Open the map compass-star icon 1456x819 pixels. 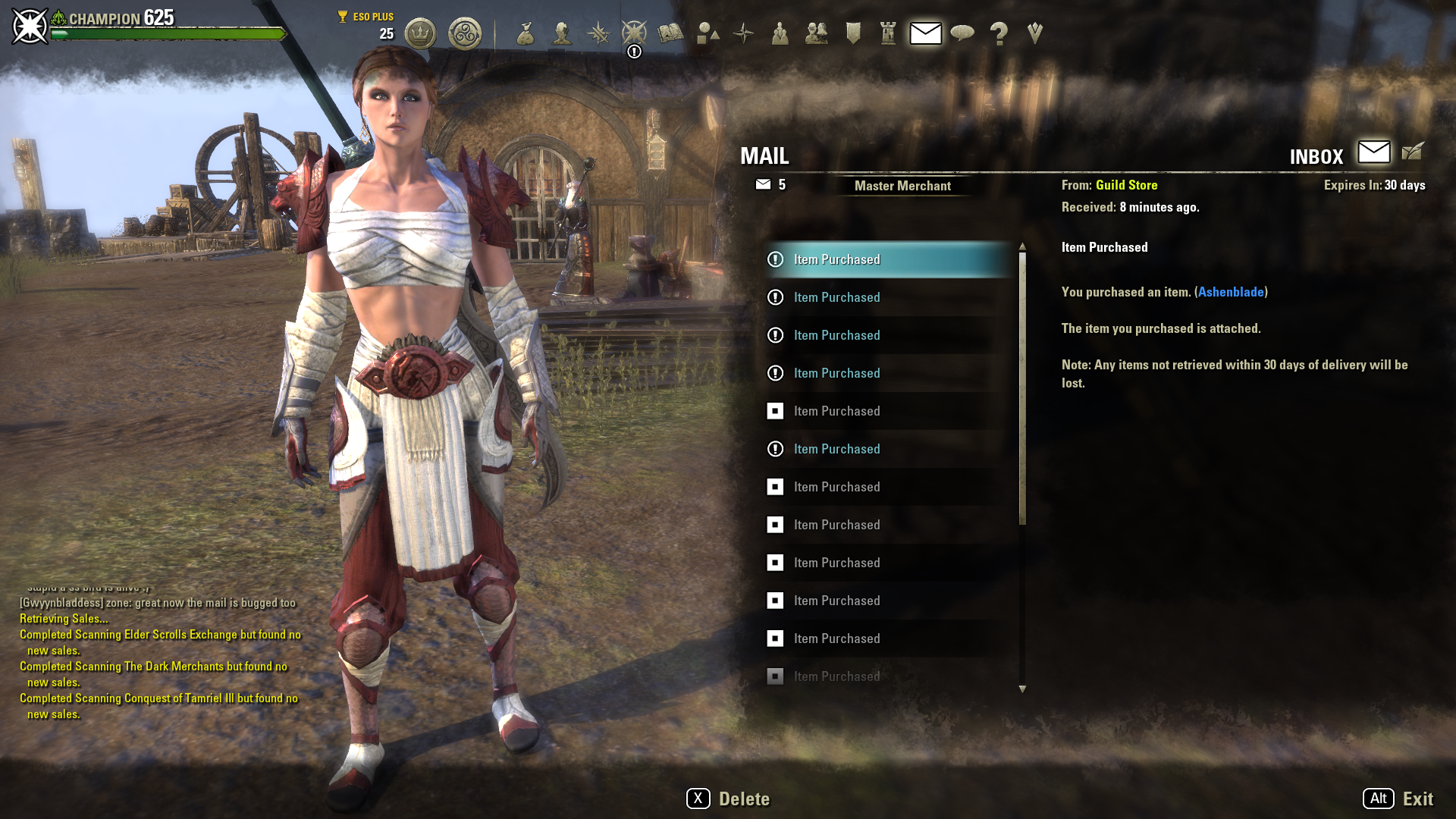744,33
